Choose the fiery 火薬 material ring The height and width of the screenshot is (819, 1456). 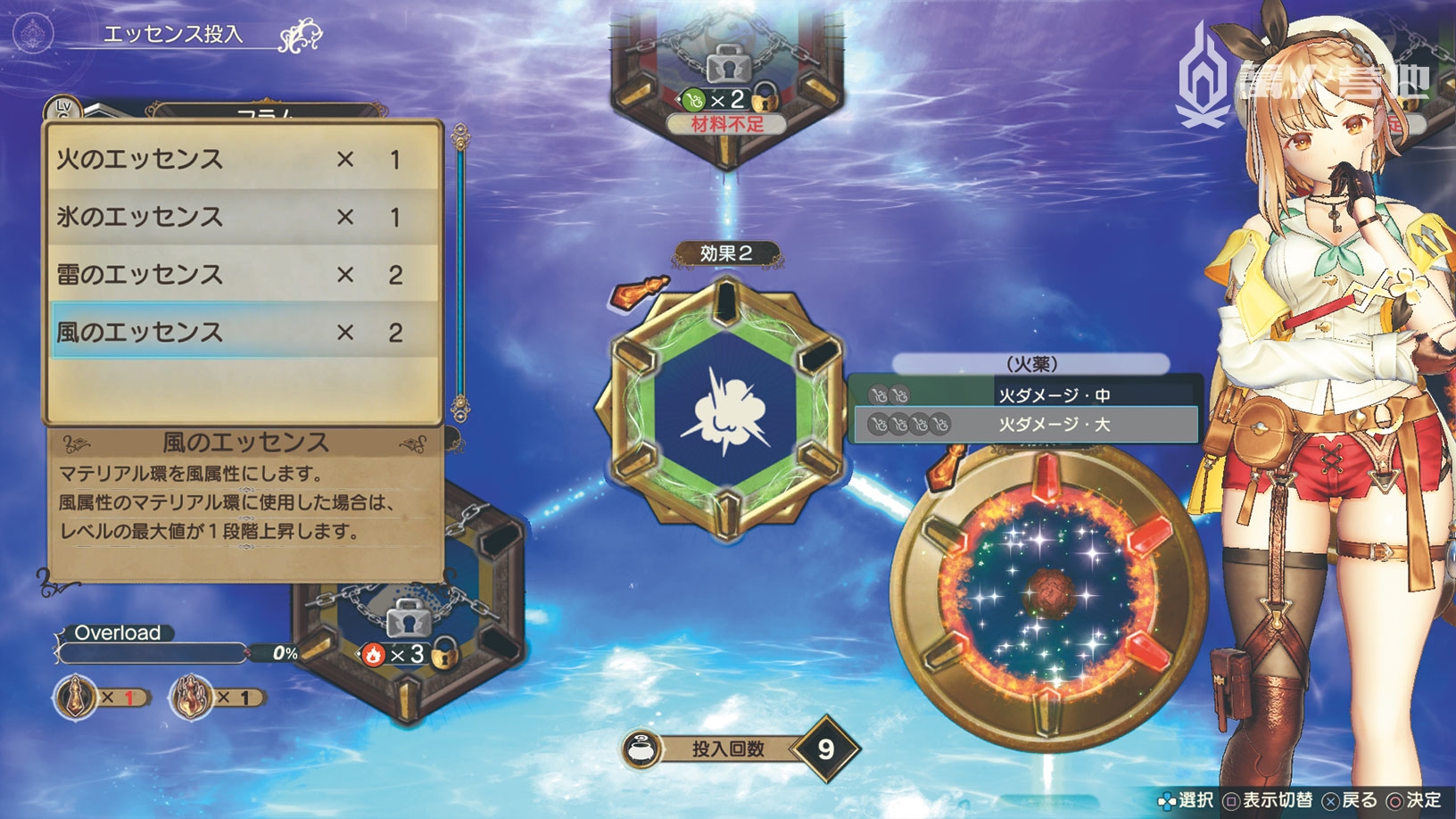coord(1049,590)
